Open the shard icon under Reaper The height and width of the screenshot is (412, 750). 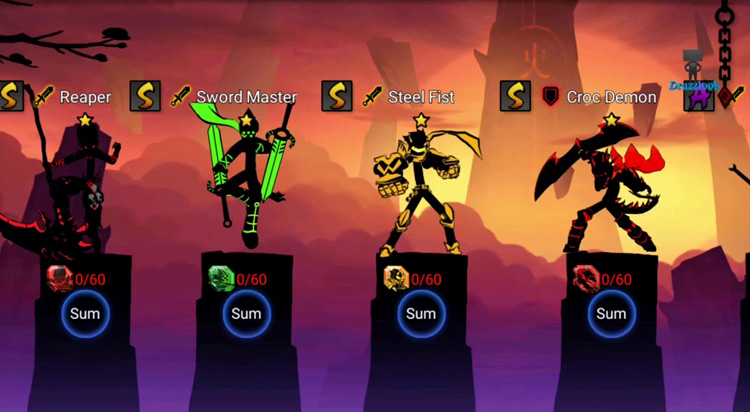[59, 278]
